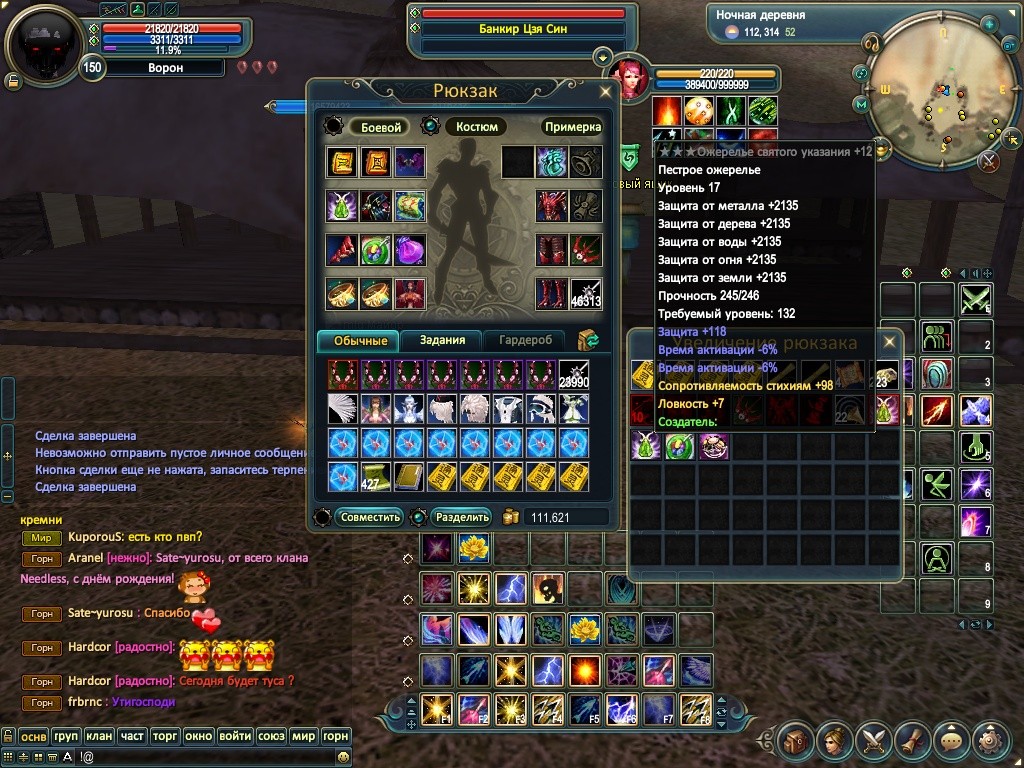Close the backpack expansion window
1024x768 pixels.
click(889, 342)
